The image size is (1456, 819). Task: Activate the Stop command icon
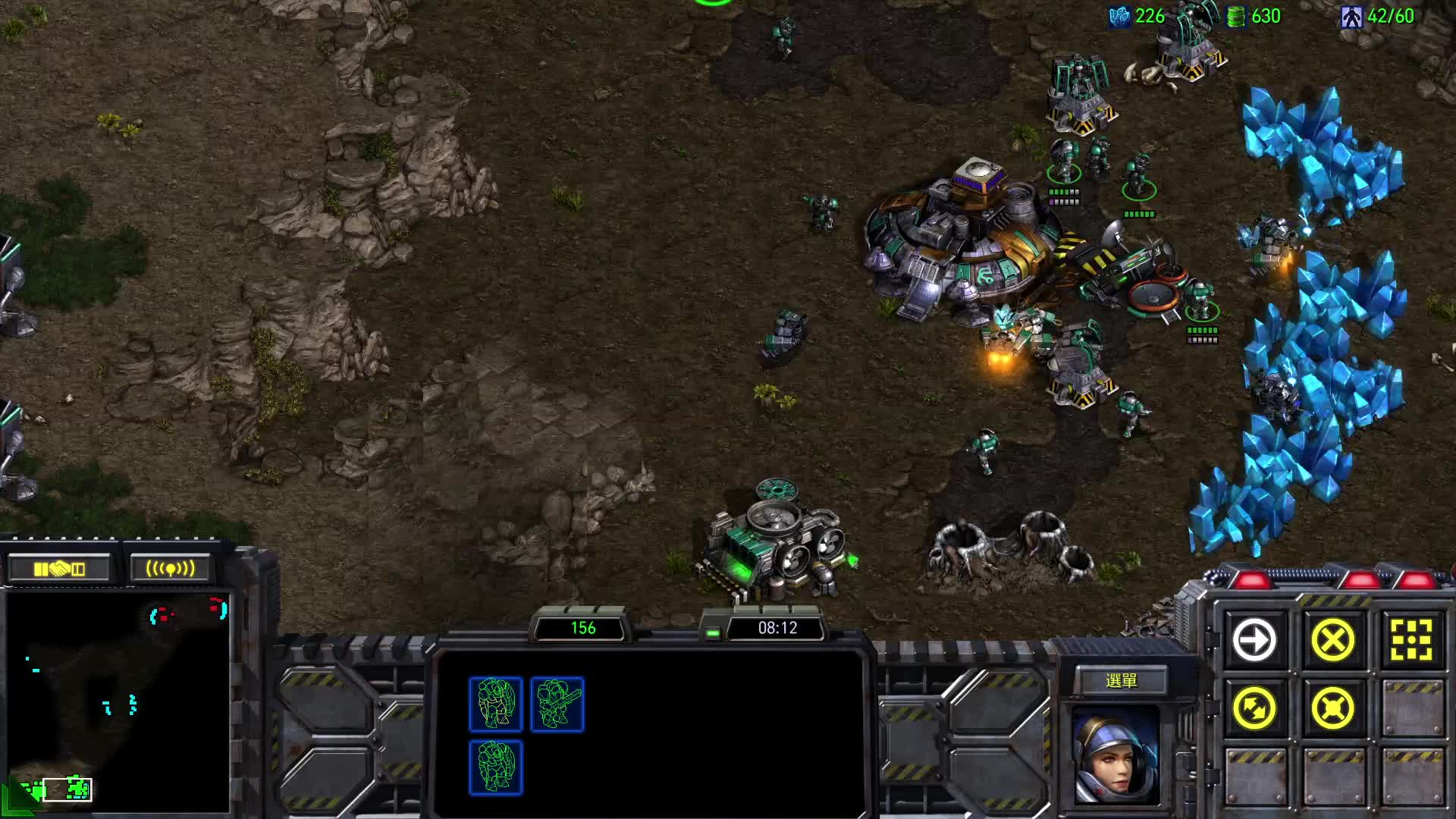(1332, 640)
